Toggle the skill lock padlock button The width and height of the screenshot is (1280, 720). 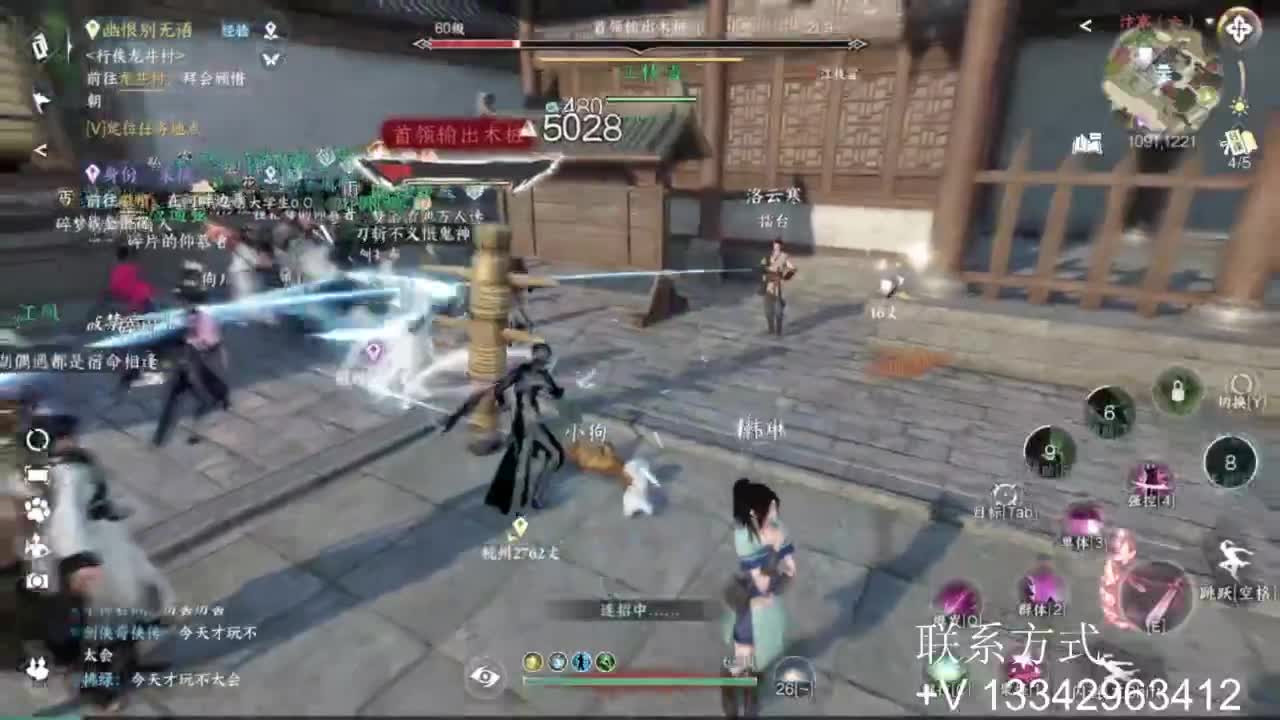(1178, 392)
